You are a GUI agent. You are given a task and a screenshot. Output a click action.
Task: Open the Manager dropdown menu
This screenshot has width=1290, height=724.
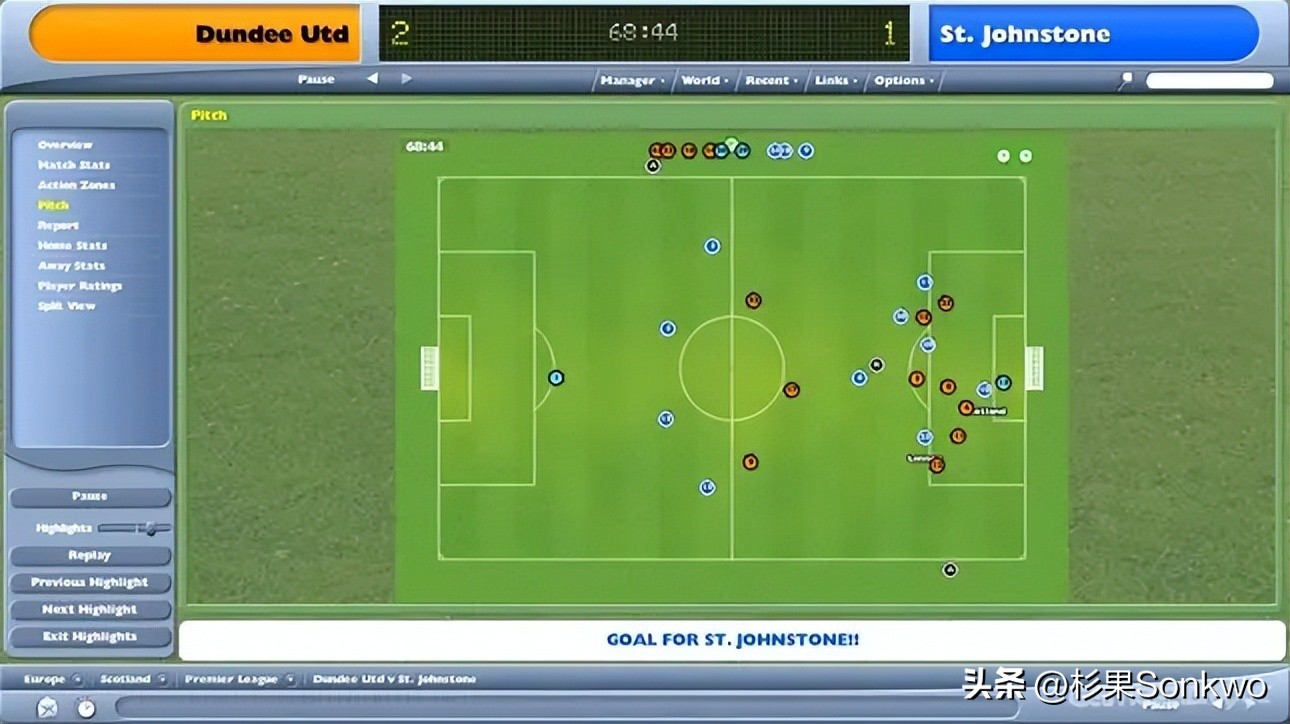[x=629, y=81]
